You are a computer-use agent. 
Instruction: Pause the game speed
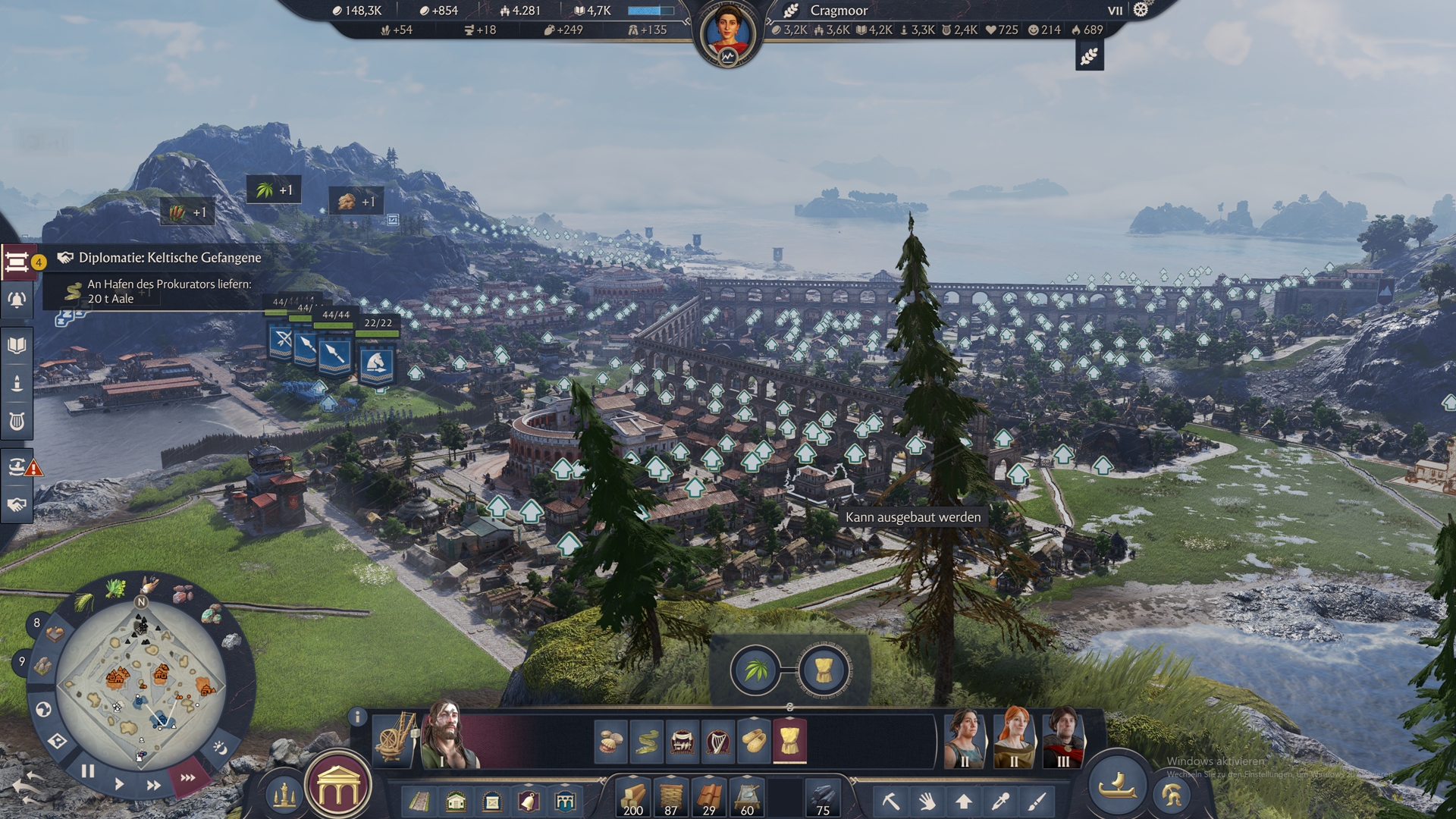tap(88, 771)
